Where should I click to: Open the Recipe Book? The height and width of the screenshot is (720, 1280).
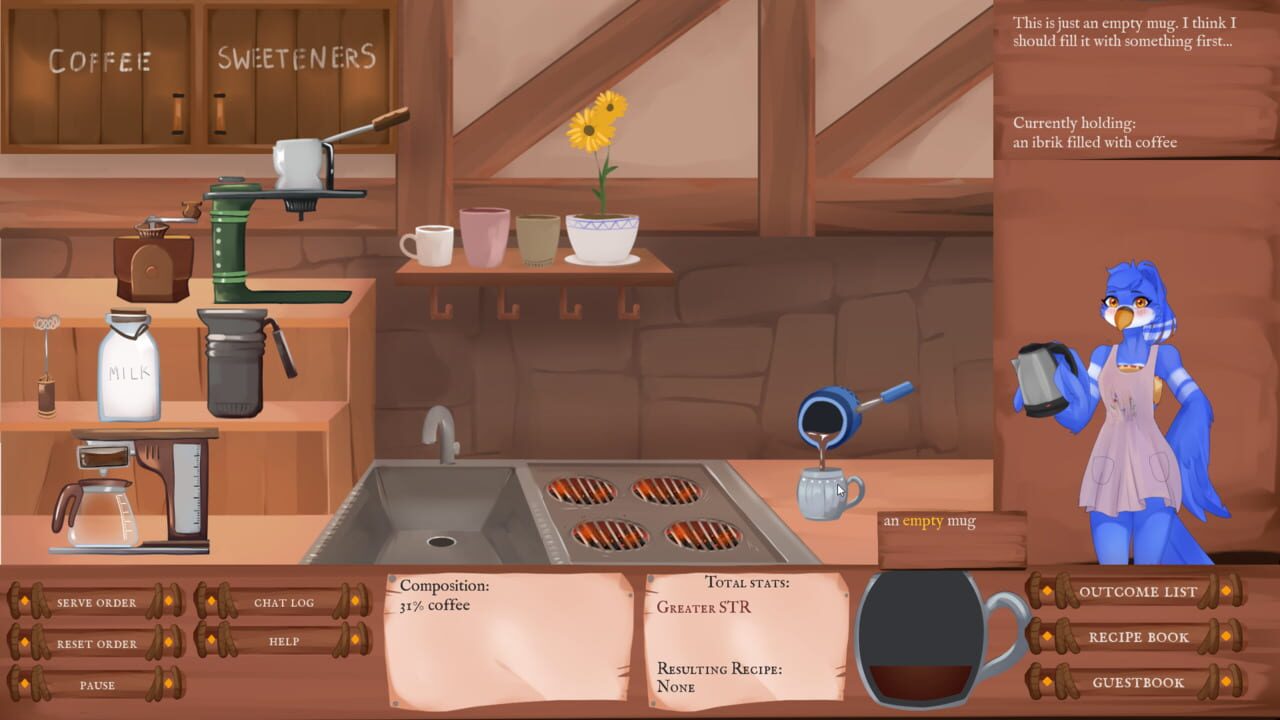[1140, 637]
